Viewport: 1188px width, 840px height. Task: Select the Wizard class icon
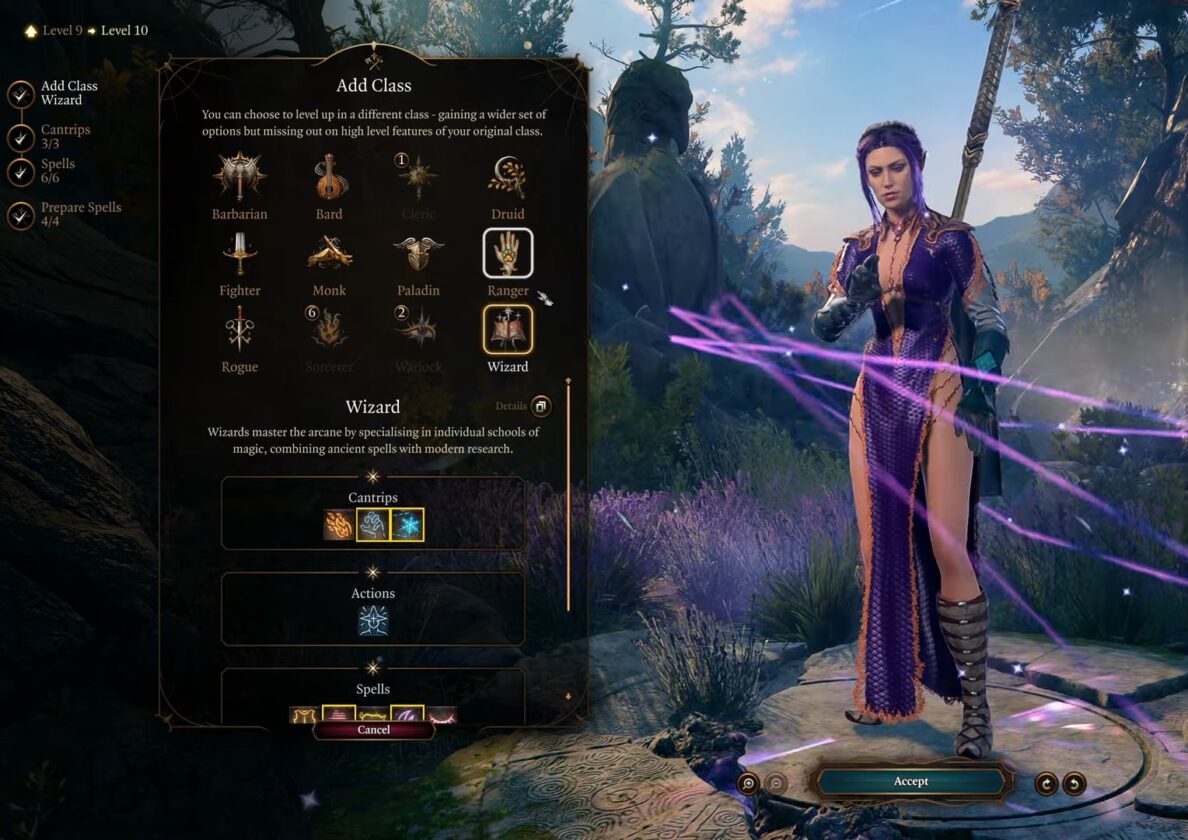[507, 330]
